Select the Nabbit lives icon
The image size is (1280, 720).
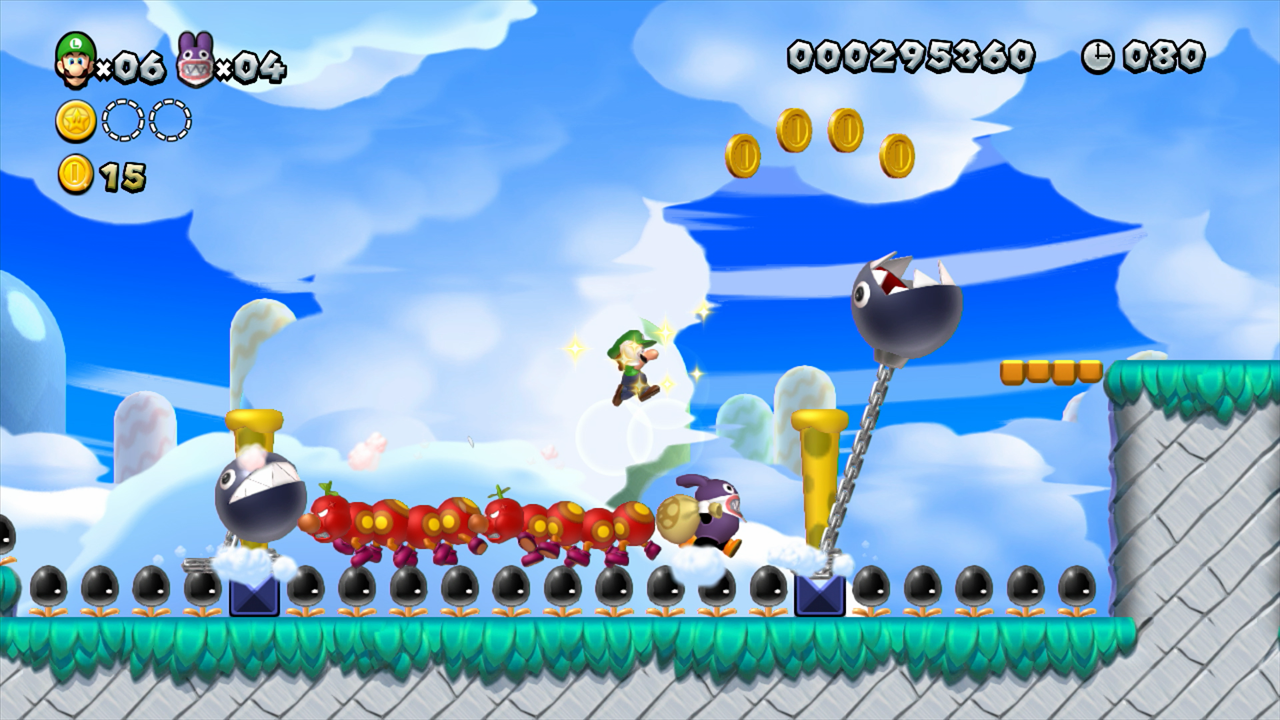click(195, 61)
